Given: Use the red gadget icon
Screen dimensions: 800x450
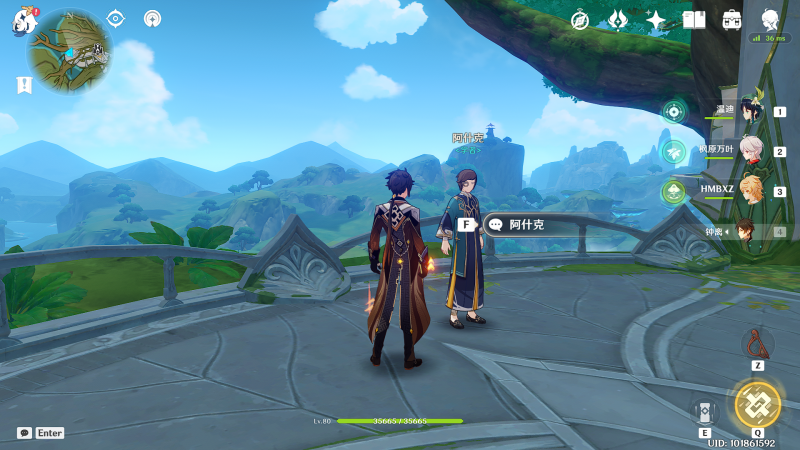Looking at the screenshot, I should (757, 345).
